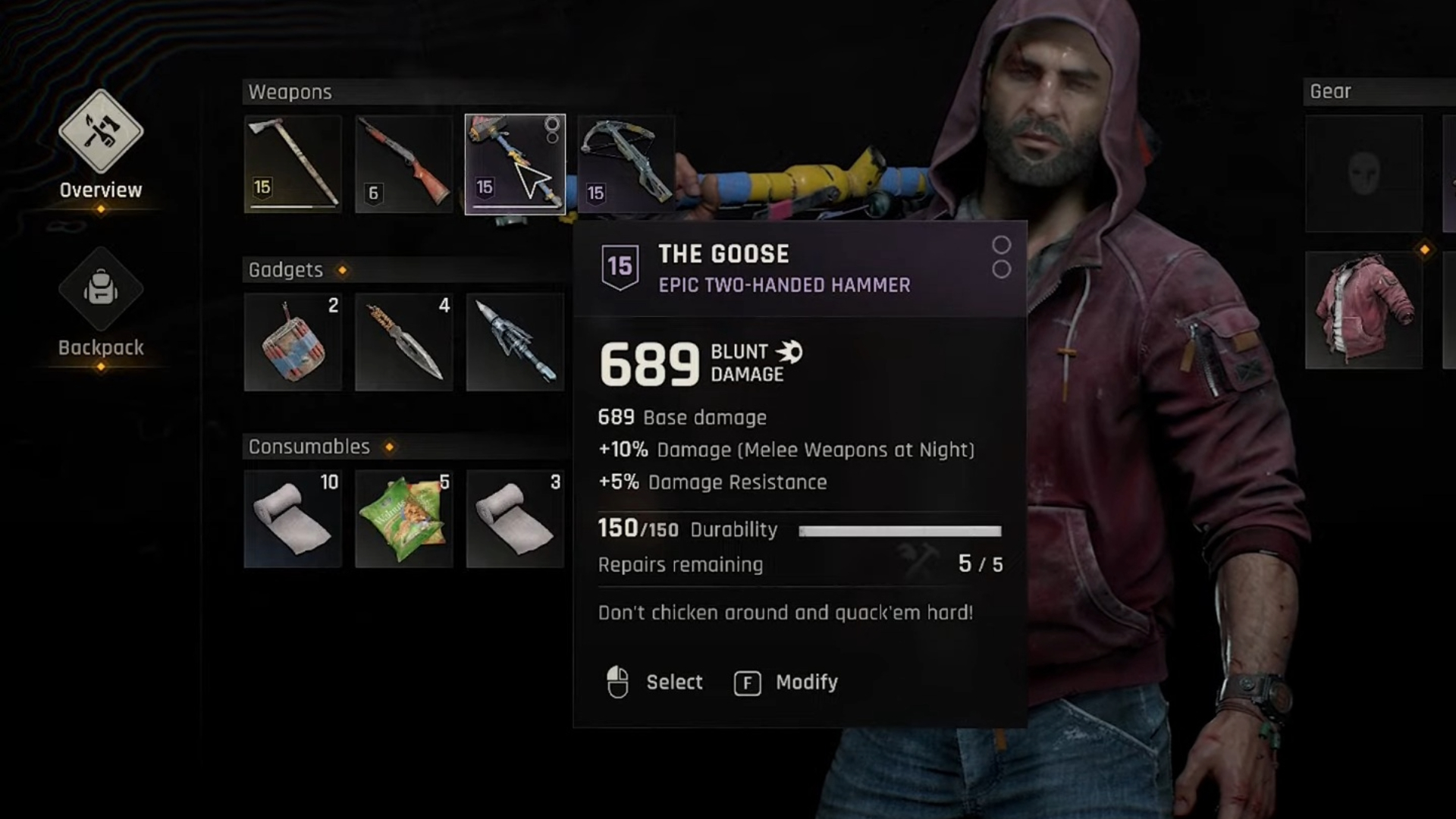Choose the green snack bag consumable
This screenshot has width=1456, height=819.
tap(403, 519)
